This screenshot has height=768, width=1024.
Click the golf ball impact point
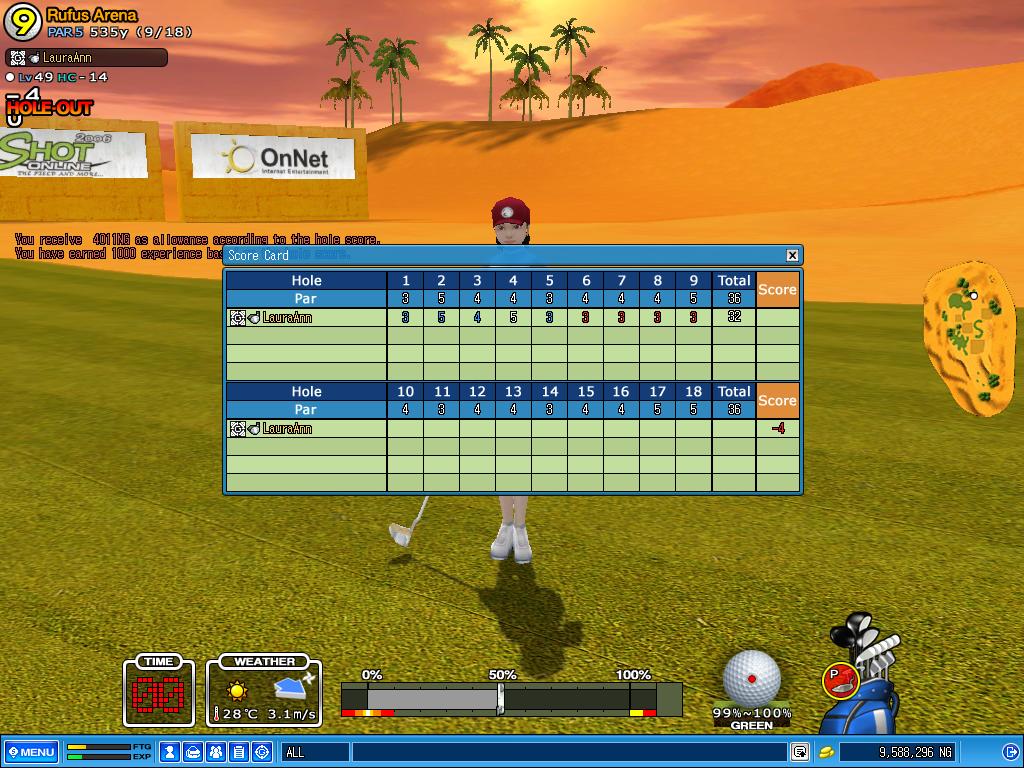(751, 678)
